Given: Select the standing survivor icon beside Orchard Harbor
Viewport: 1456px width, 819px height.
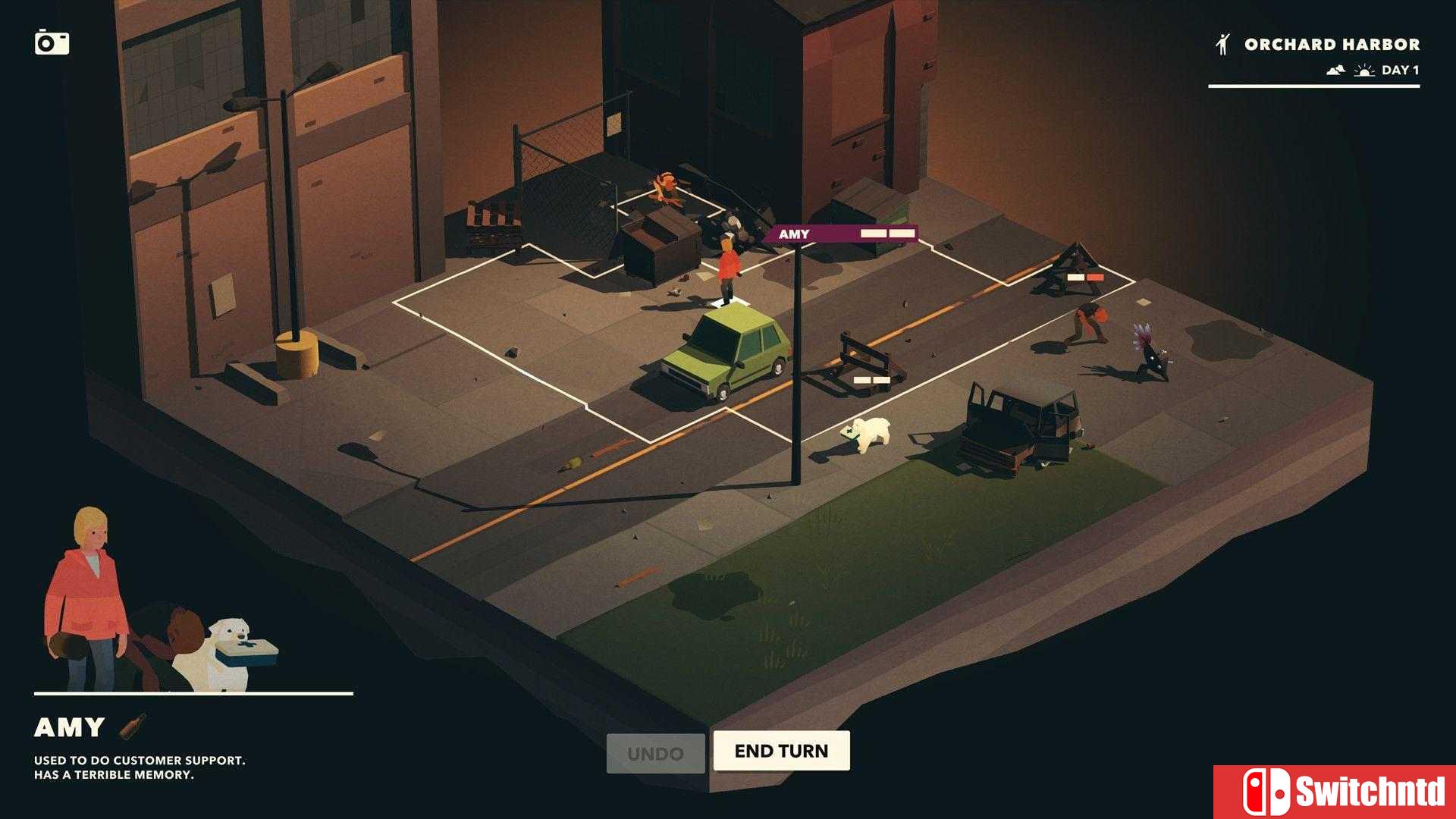Looking at the screenshot, I should click(x=1222, y=44).
